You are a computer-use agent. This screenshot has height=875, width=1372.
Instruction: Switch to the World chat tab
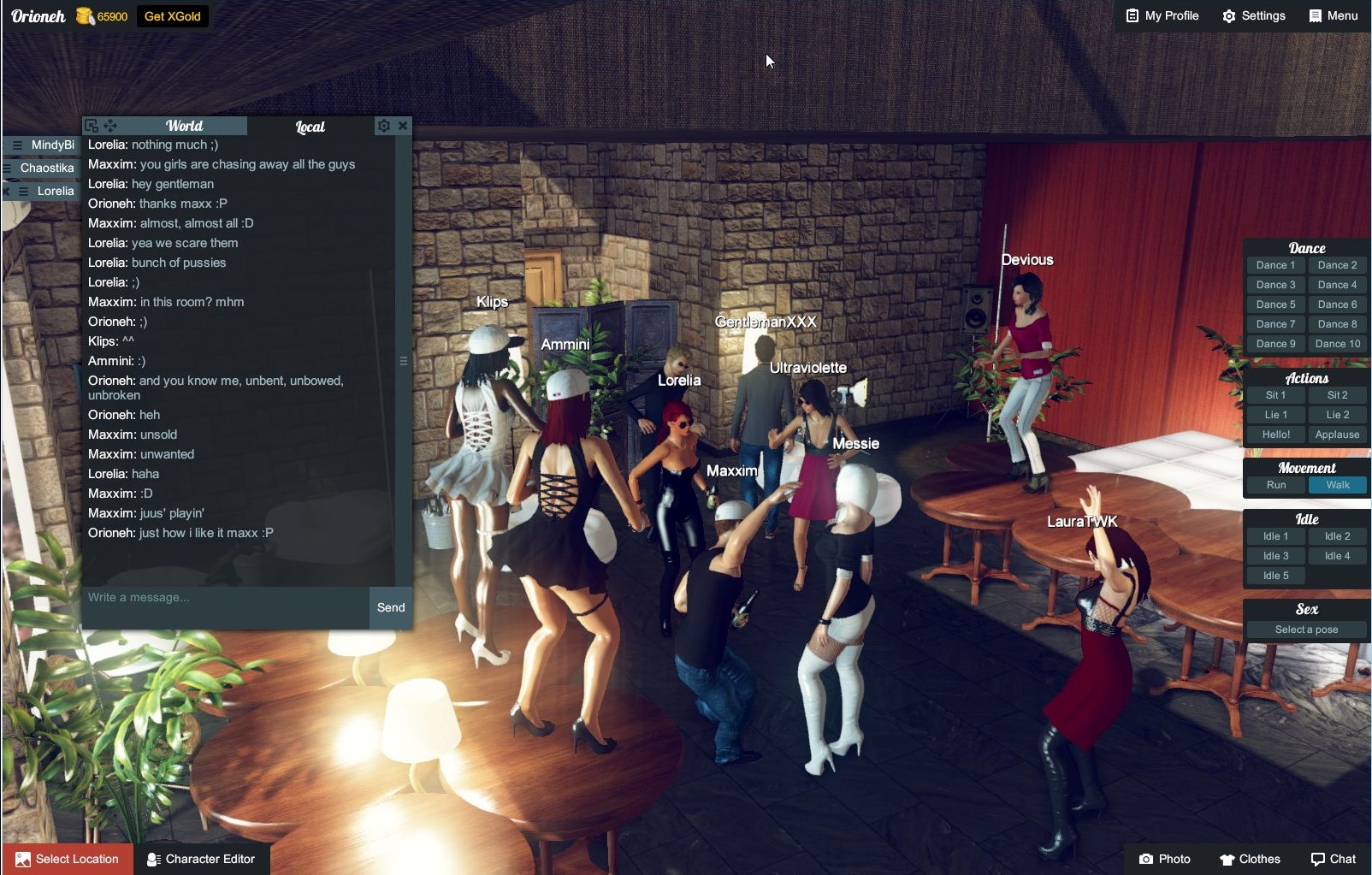(185, 125)
